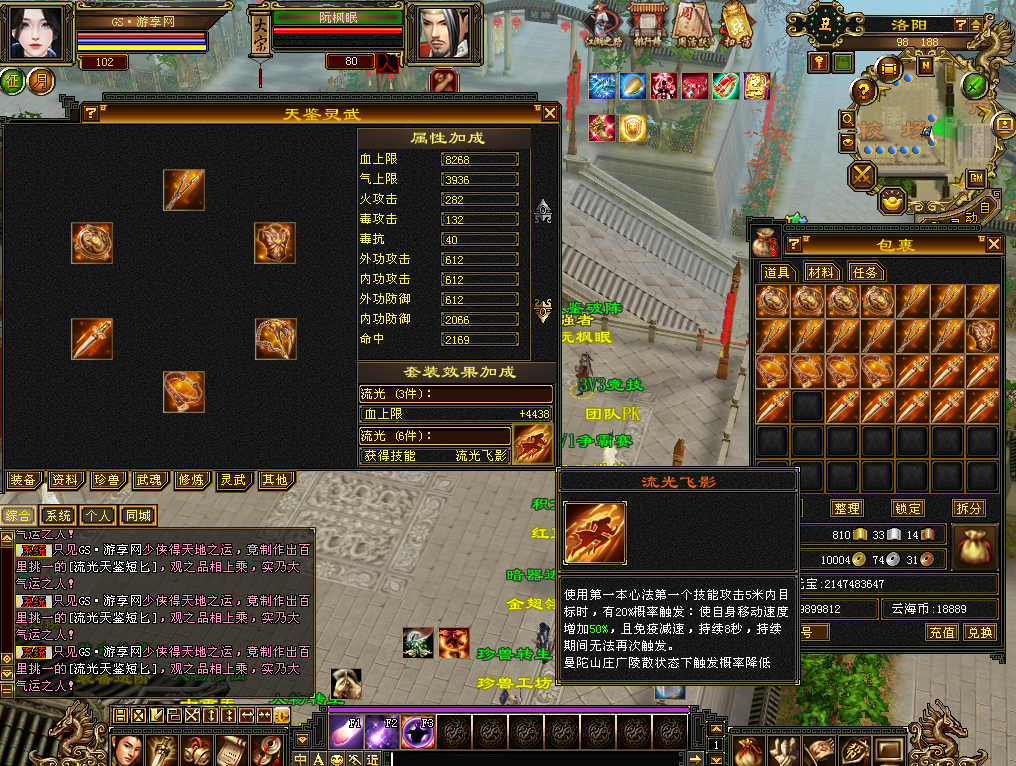Click the 兑换 exchange button
Screen dimensions: 1016x766
click(979, 632)
